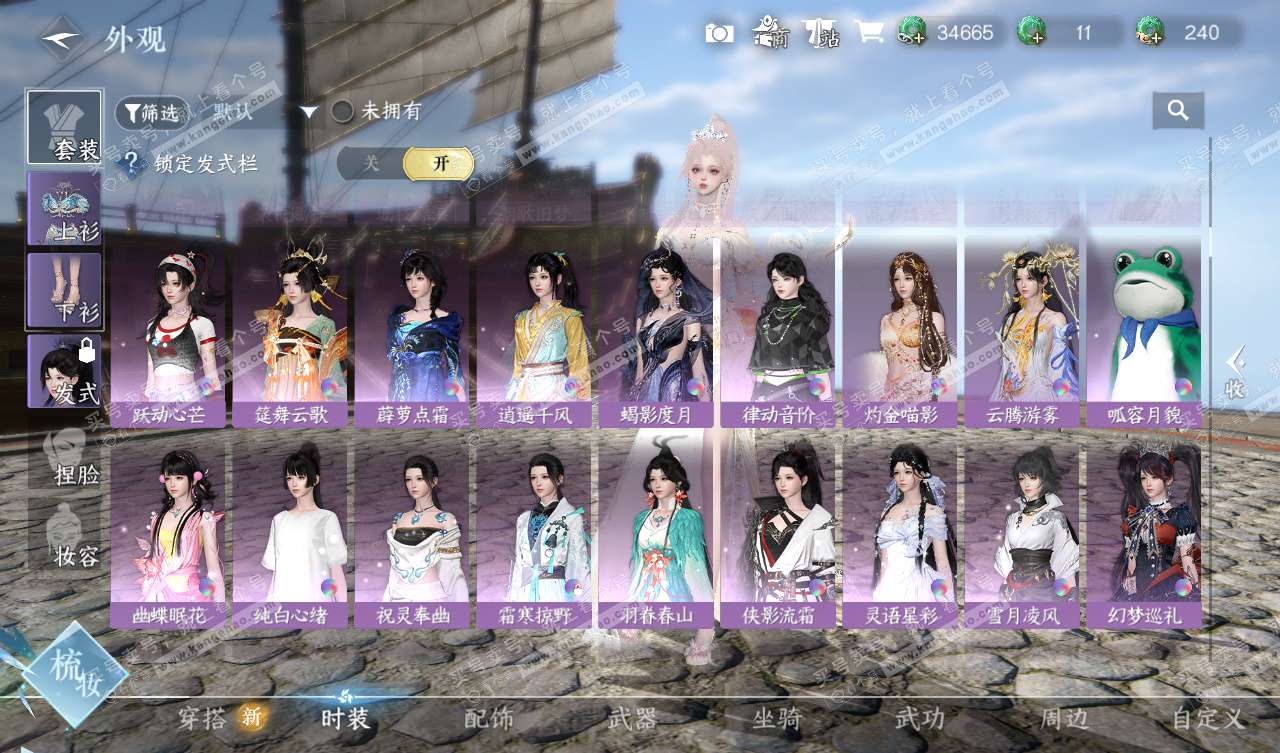The image size is (1280, 753).
Task: Switch to the 配饰 accessories tab
Action: [x=489, y=718]
